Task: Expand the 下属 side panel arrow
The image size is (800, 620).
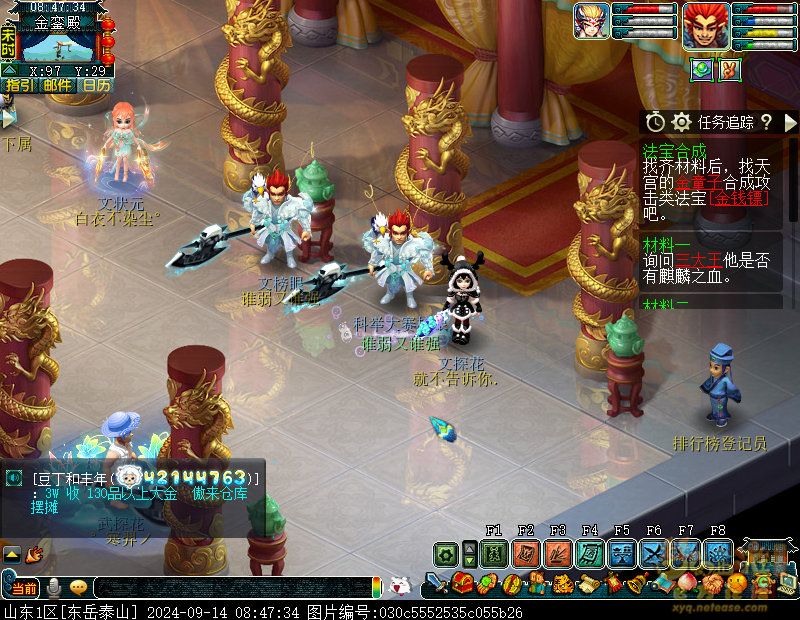Action: [x=8, y=118]
